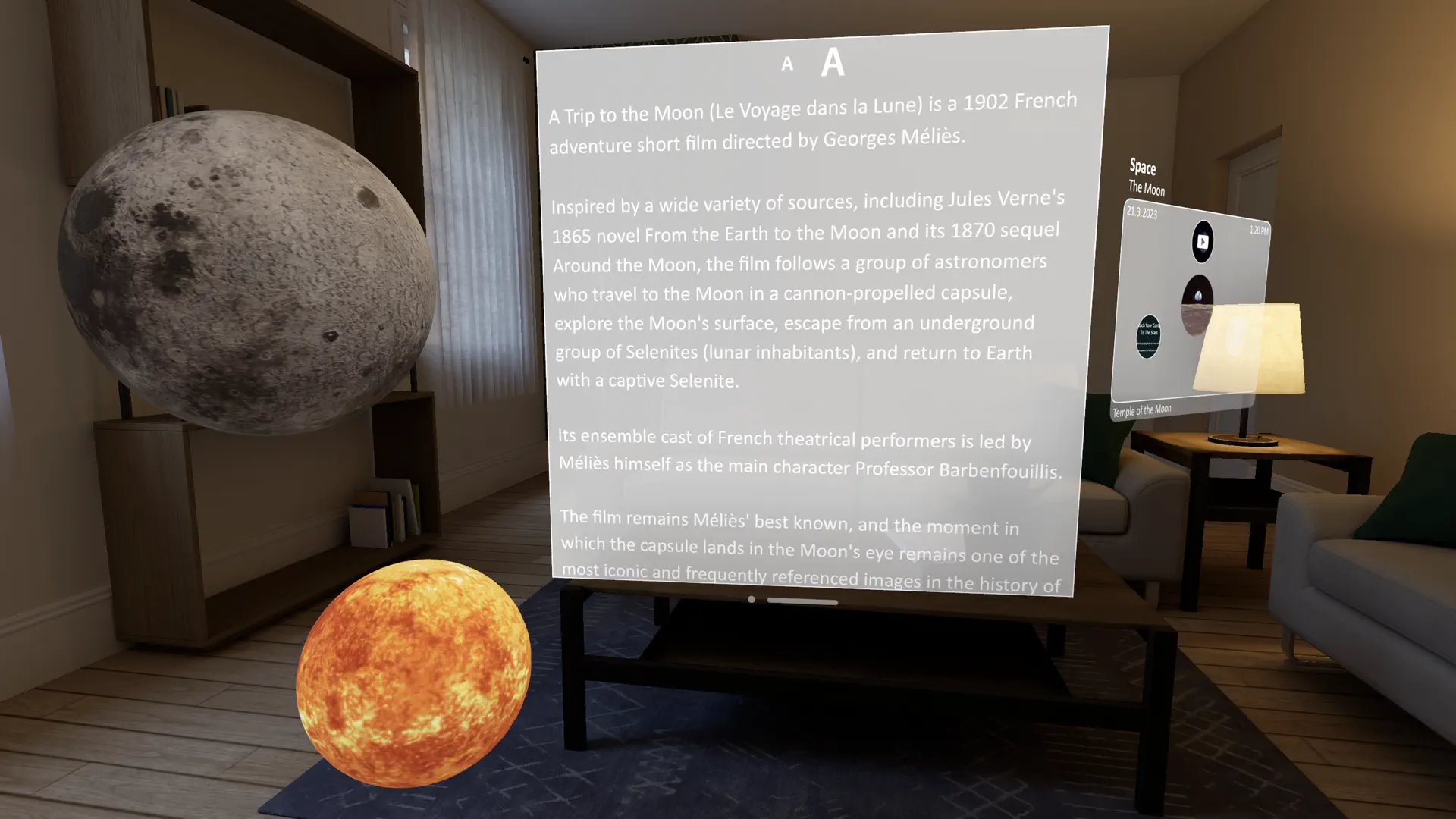Click the time '1:20 PM' display
The image size is (1456, 819).
click(x=1259, y=230)
